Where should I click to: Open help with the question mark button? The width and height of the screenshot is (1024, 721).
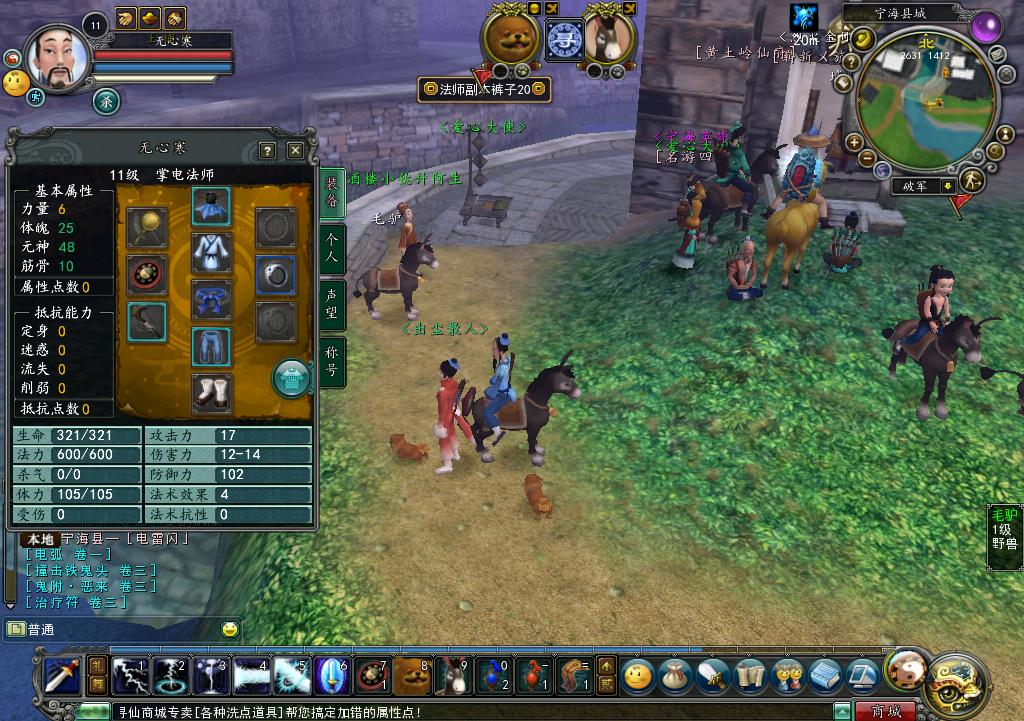coord(267,151)
